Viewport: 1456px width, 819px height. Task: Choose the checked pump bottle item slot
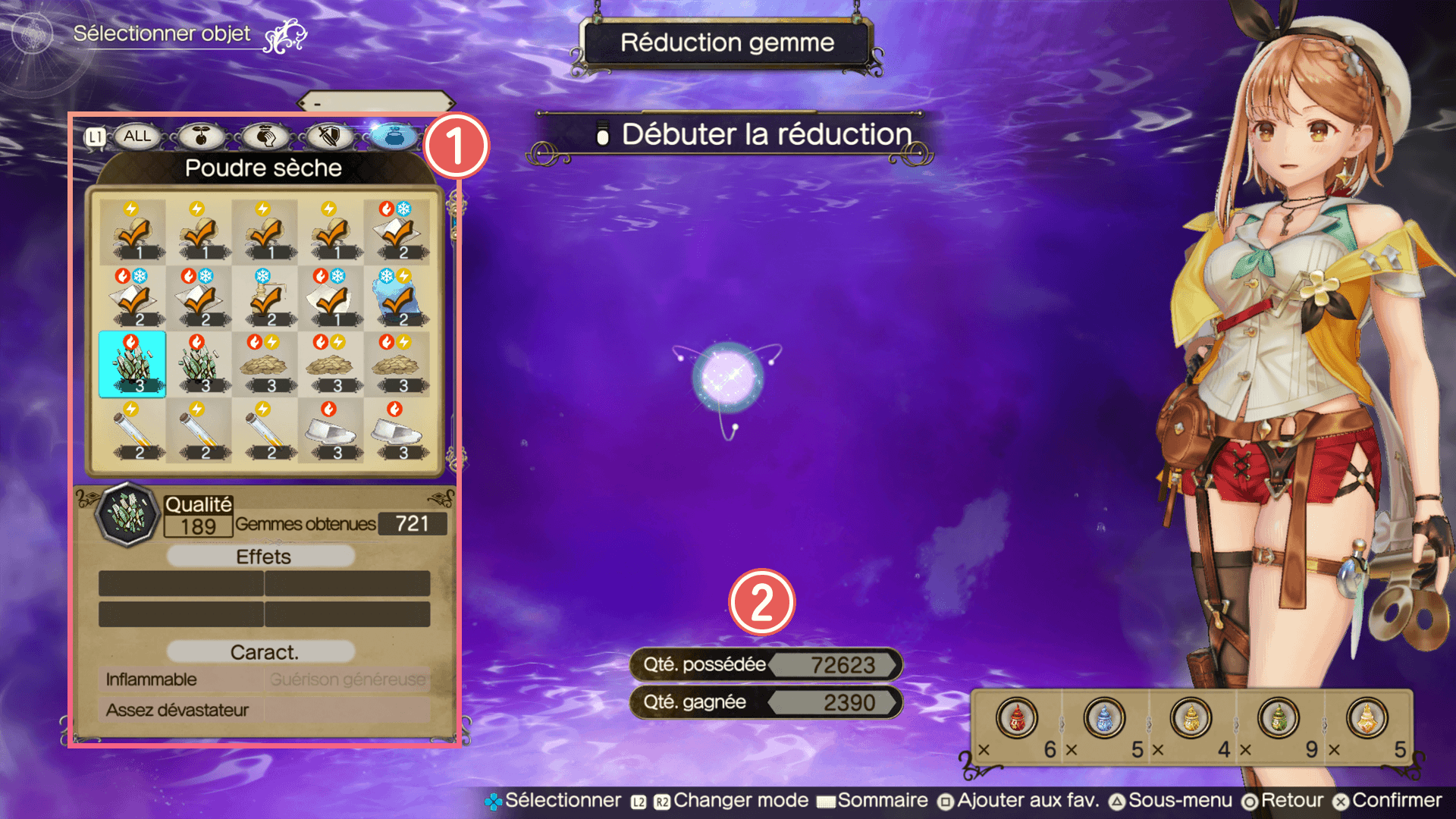coord(264,298)
